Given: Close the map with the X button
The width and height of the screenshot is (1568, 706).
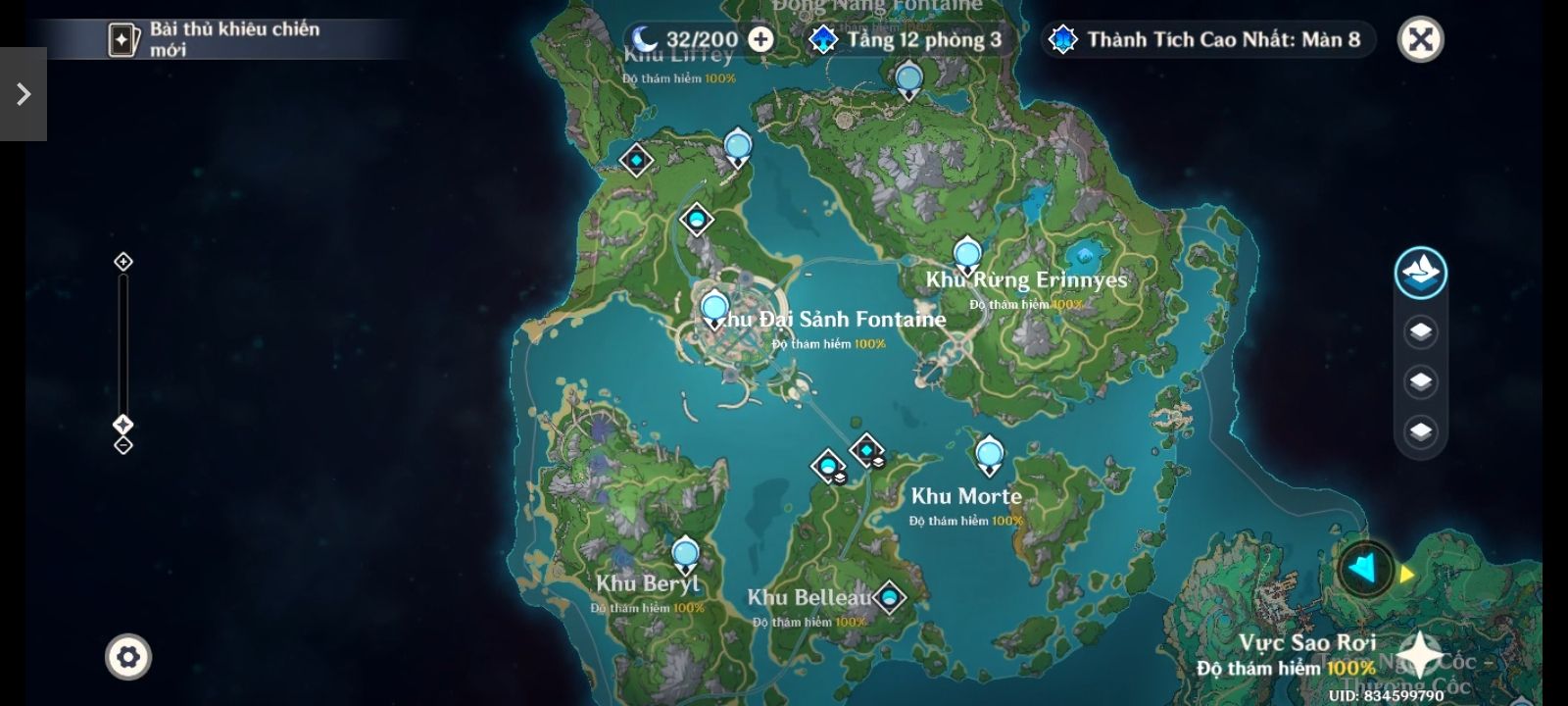Looking at the screenshot, I should tap(1420, 40).
